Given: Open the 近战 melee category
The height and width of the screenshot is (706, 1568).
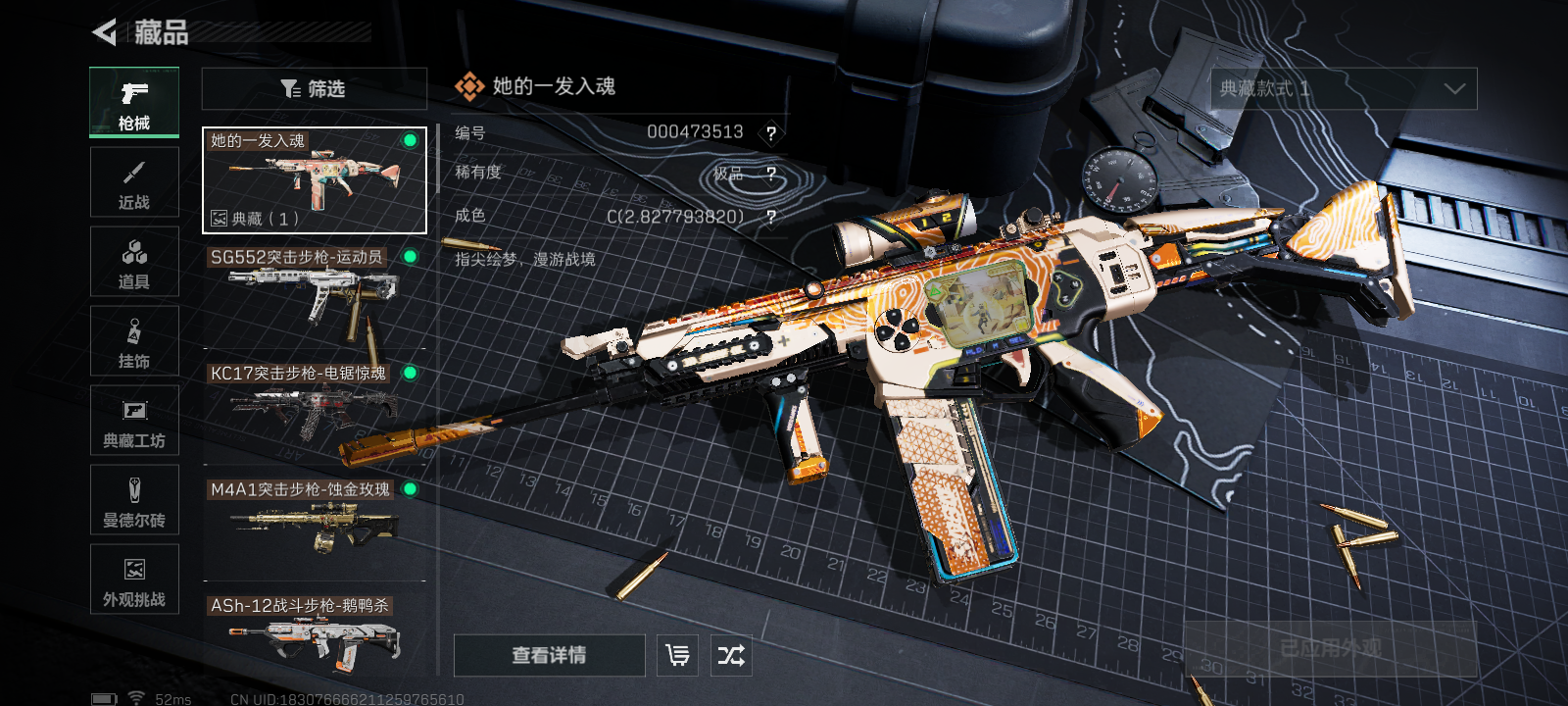Looking at the screenshot, I should [x=134, y=182].
